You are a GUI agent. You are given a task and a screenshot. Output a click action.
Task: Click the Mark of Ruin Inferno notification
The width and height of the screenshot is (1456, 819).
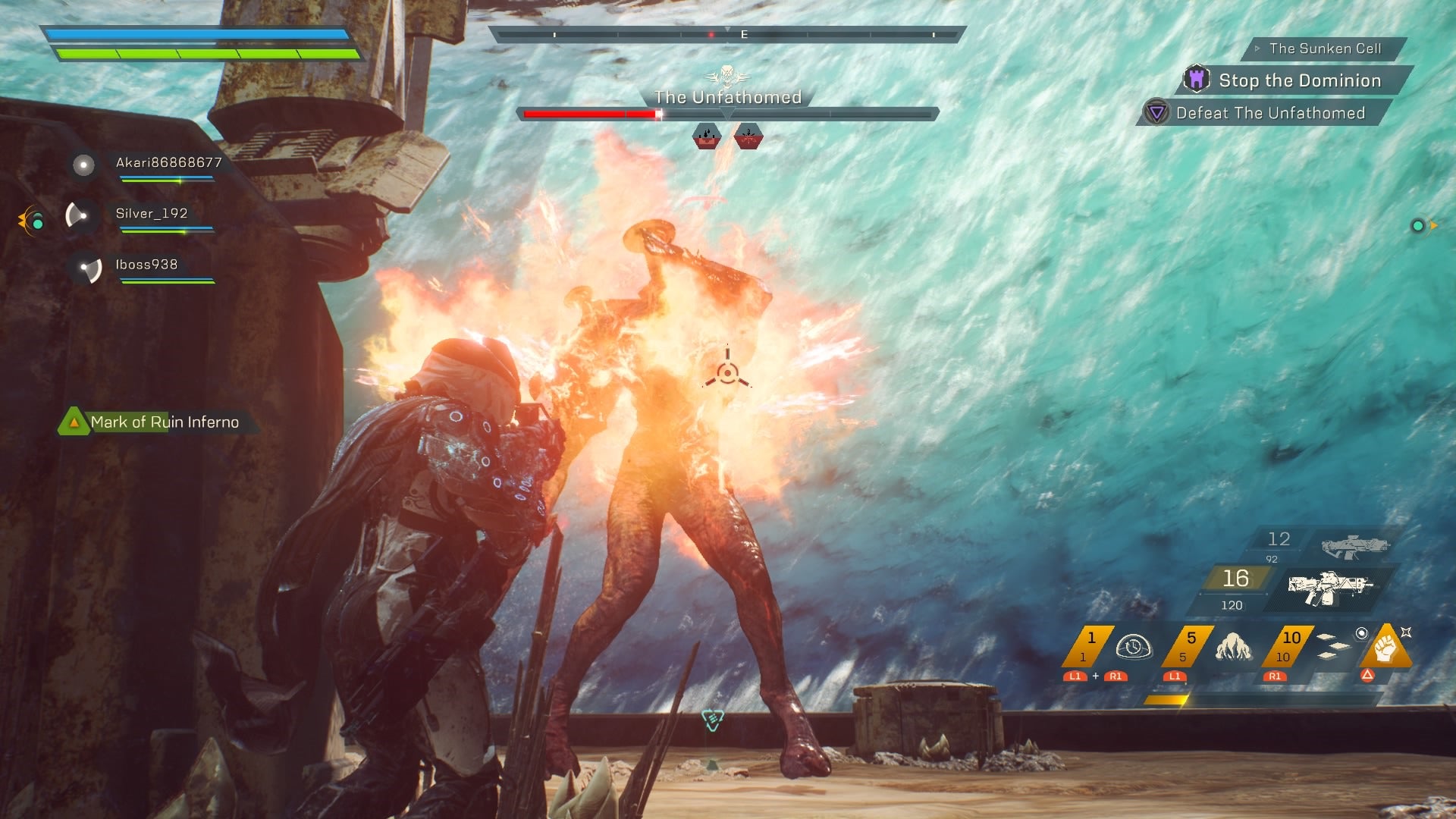tap(164, 422)
